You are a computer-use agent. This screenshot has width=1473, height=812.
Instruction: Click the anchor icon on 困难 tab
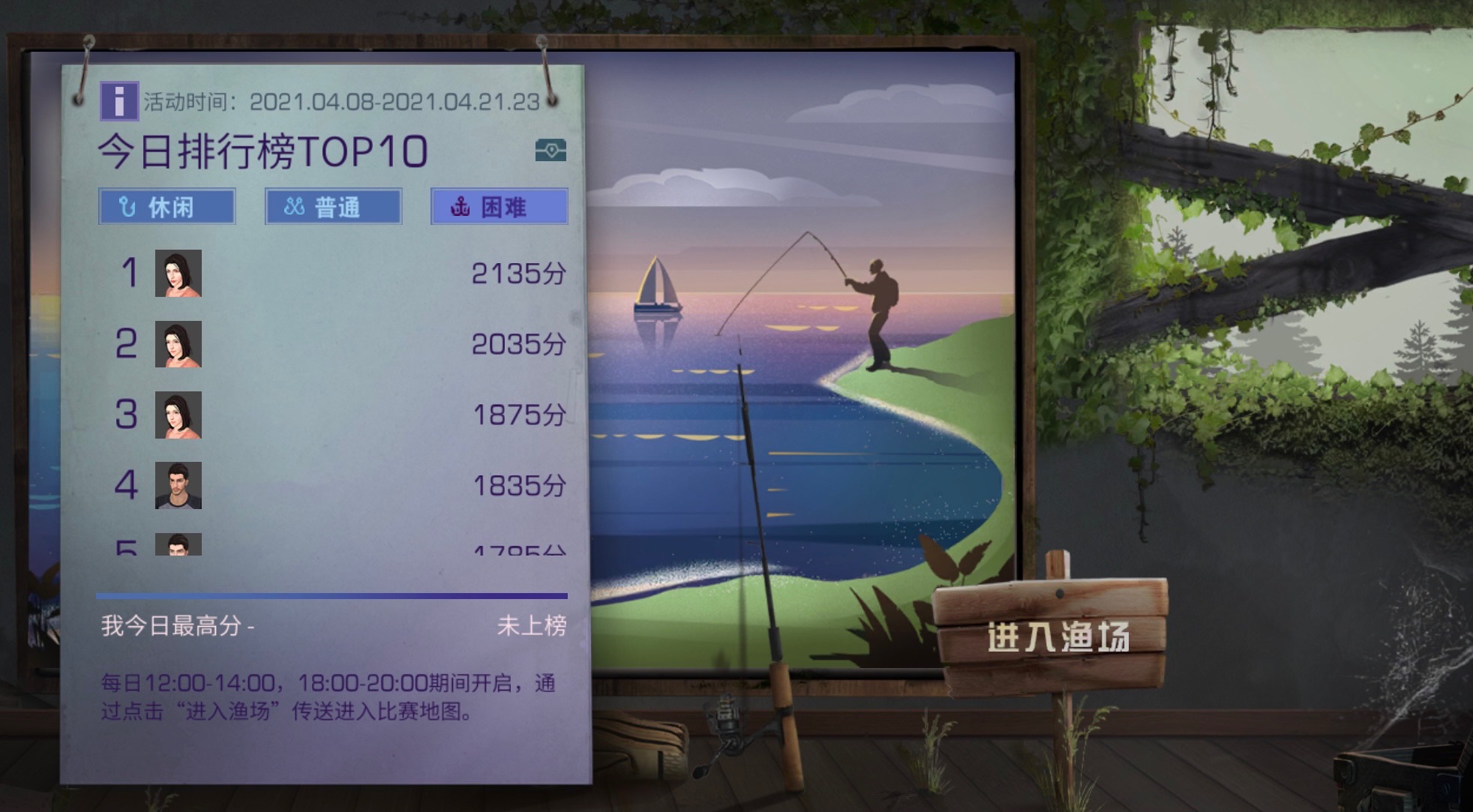(461, 207)
